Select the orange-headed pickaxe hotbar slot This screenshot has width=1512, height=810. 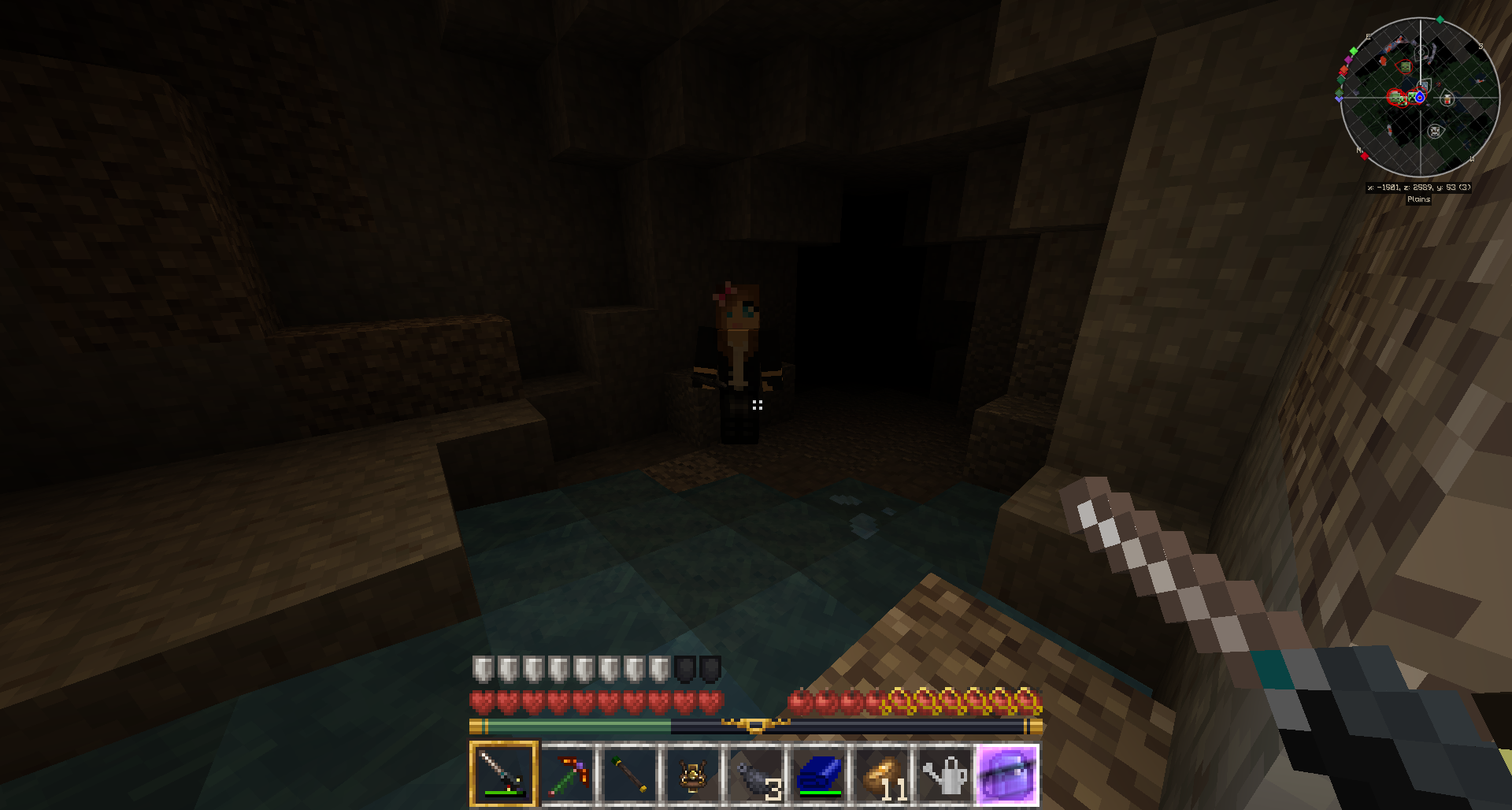[x=567, y=773]
